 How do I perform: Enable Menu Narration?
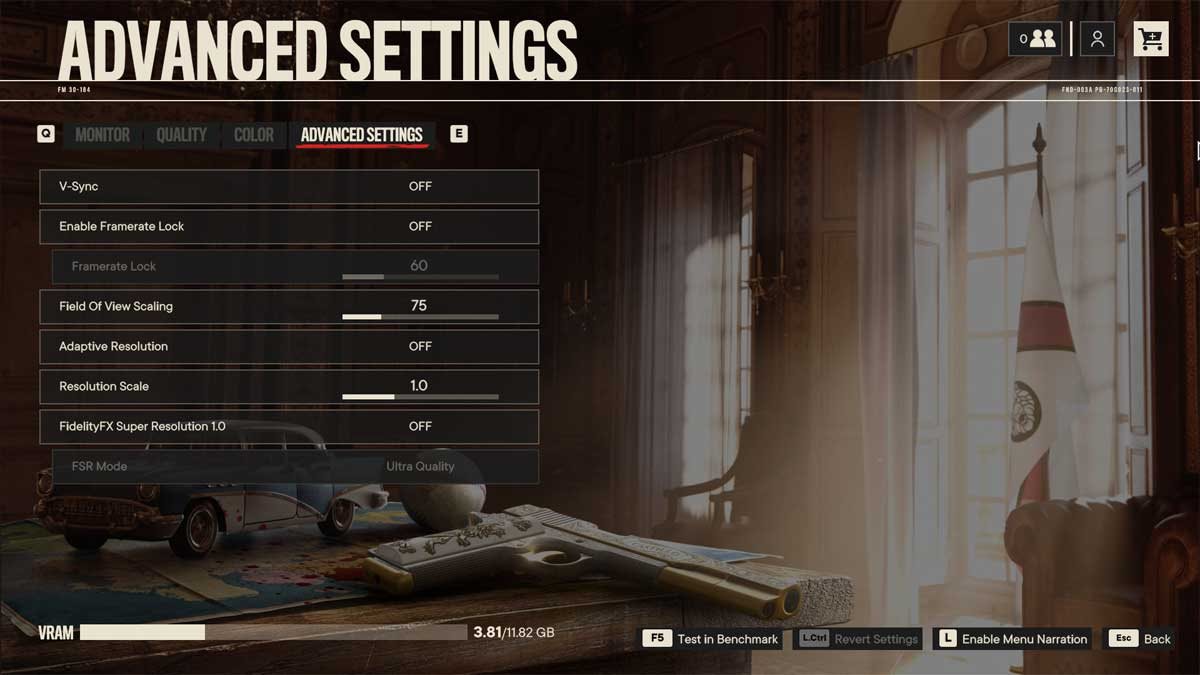point(1011,639)
